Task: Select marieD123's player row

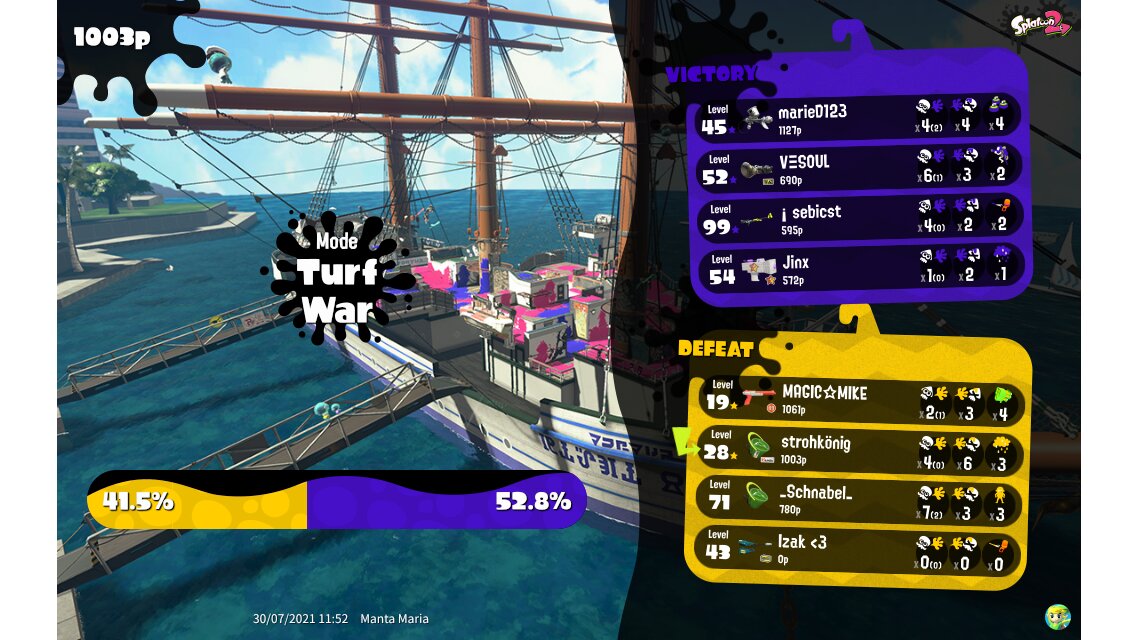Action: click(858, 118)
